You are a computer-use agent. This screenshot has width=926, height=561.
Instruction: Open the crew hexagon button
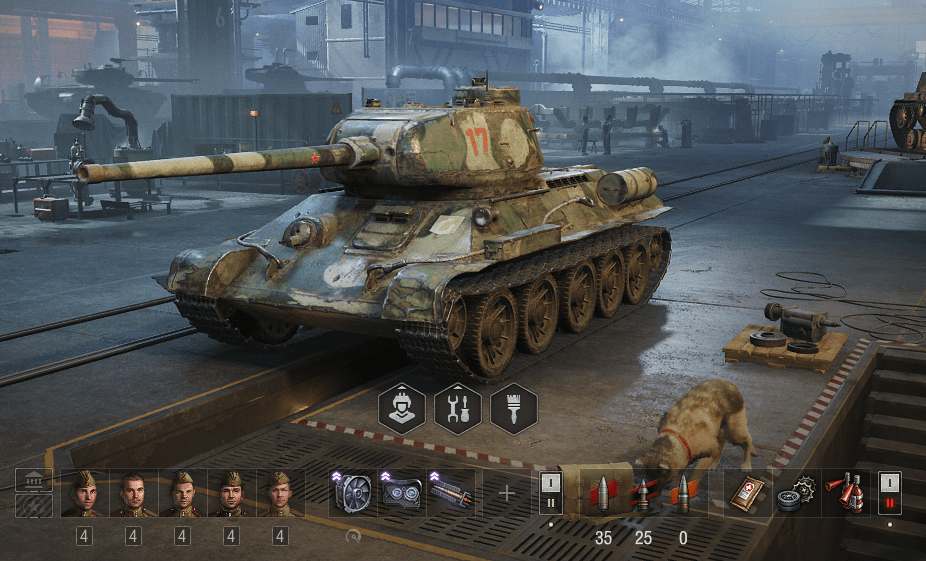click(x=401, y=409)
